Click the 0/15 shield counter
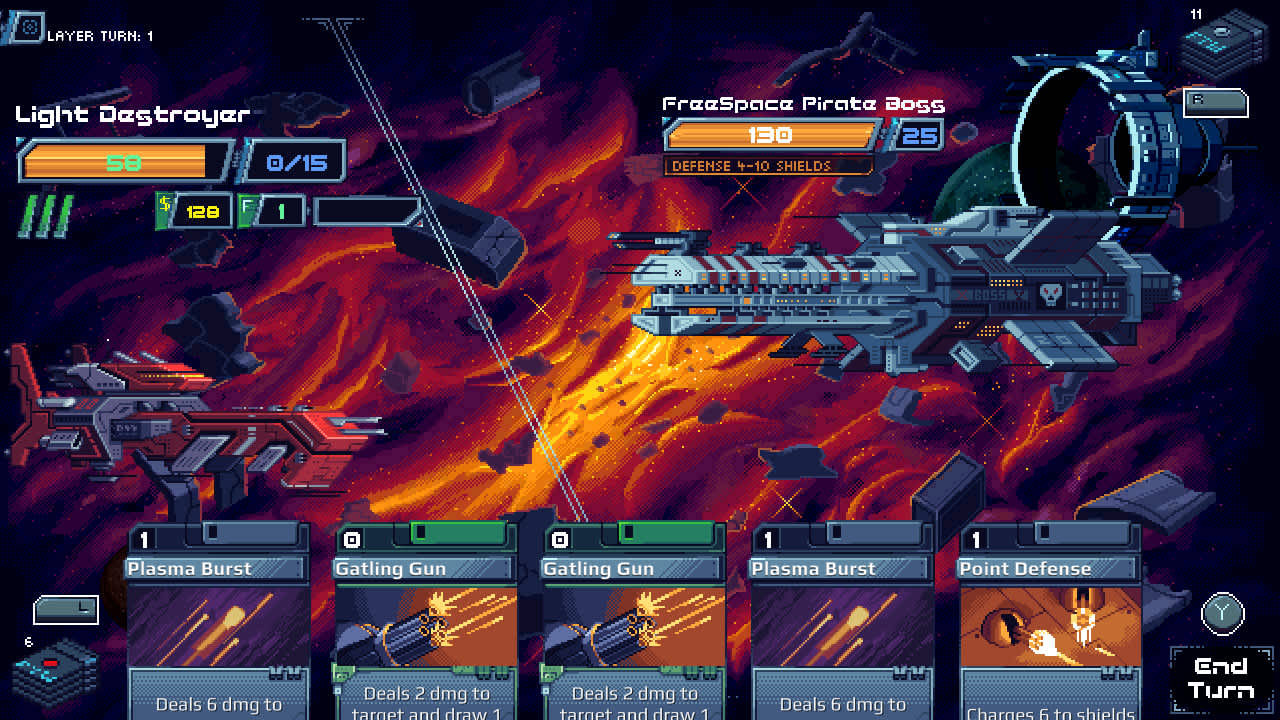Viewport: 1280px width, 720px height. [293, 161]
